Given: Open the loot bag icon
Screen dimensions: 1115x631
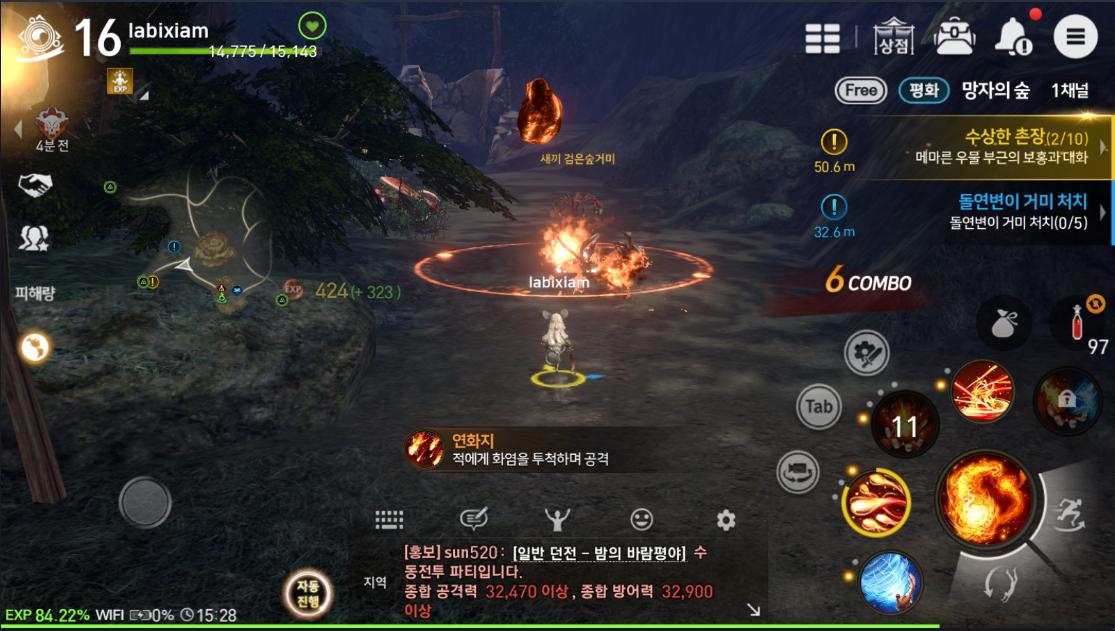Looking at the screenshot, I should [1003, 324].
